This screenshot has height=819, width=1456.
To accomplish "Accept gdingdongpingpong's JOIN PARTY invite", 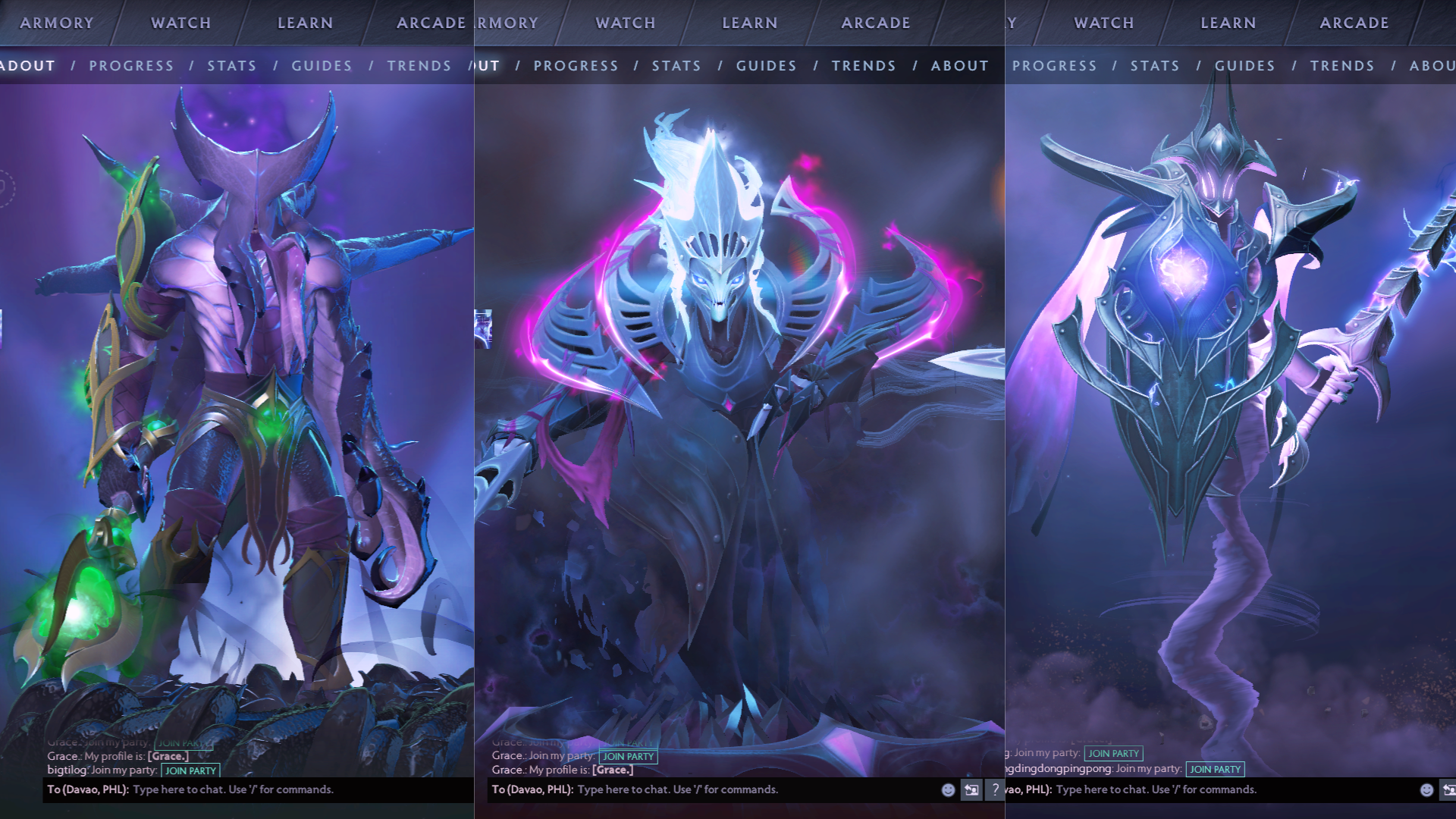I will pyautogui.click(x=1215, y=769).
